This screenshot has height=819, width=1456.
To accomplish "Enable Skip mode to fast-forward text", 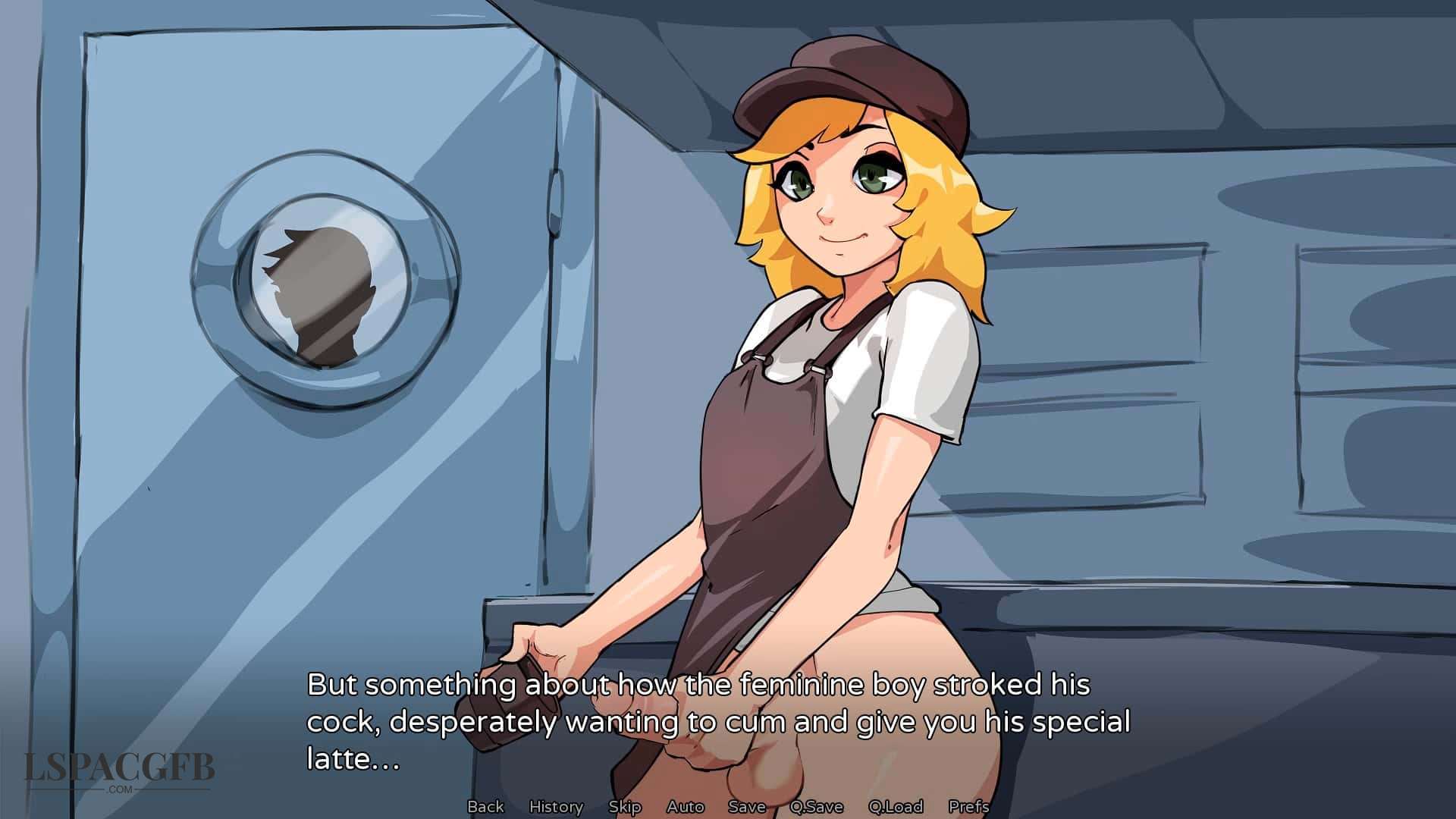I will coord(624,807).
